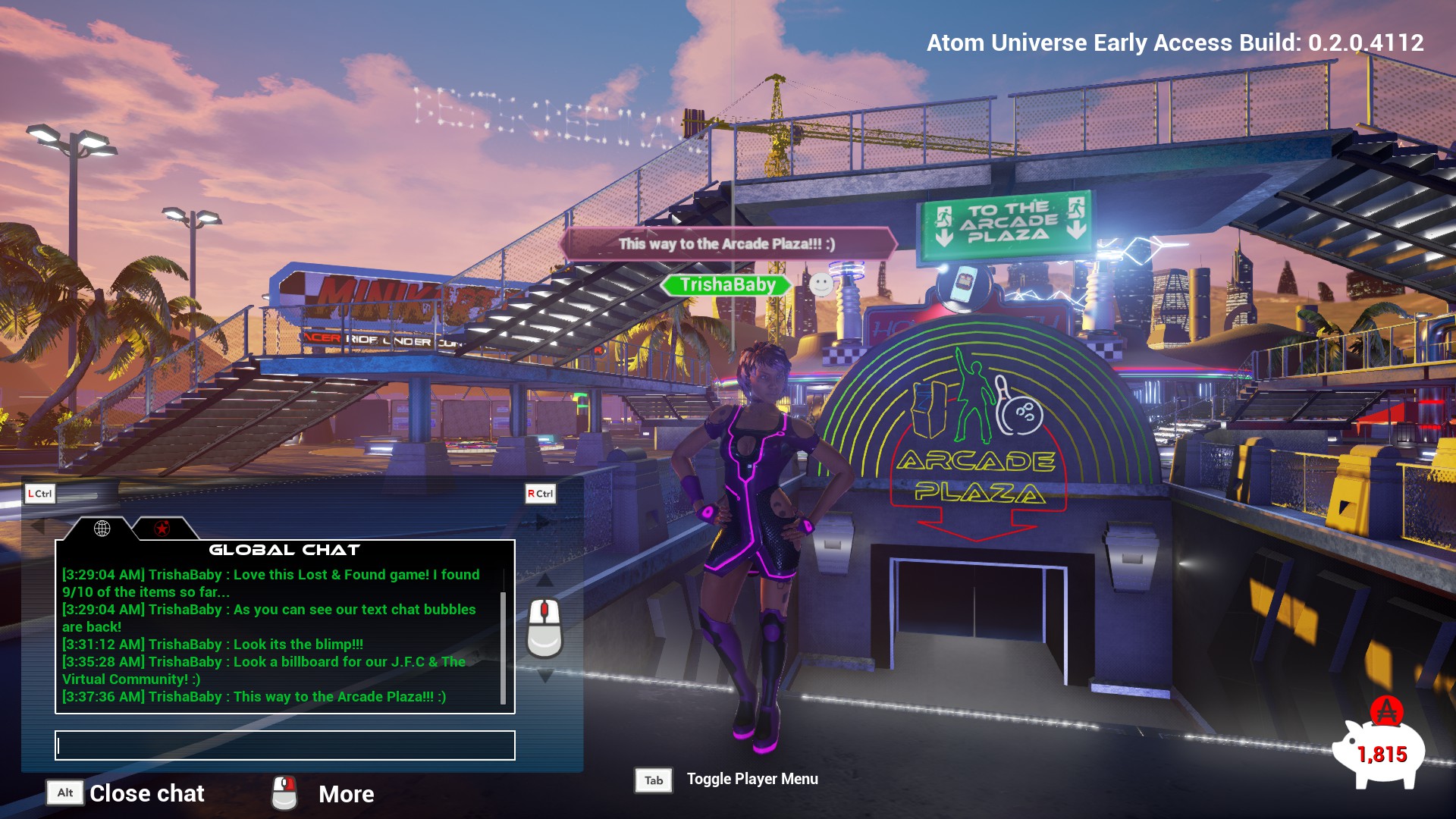Open the red star chat tab
The height and width of the screenshot is (819, 1456).
click(x=162, y=529)
